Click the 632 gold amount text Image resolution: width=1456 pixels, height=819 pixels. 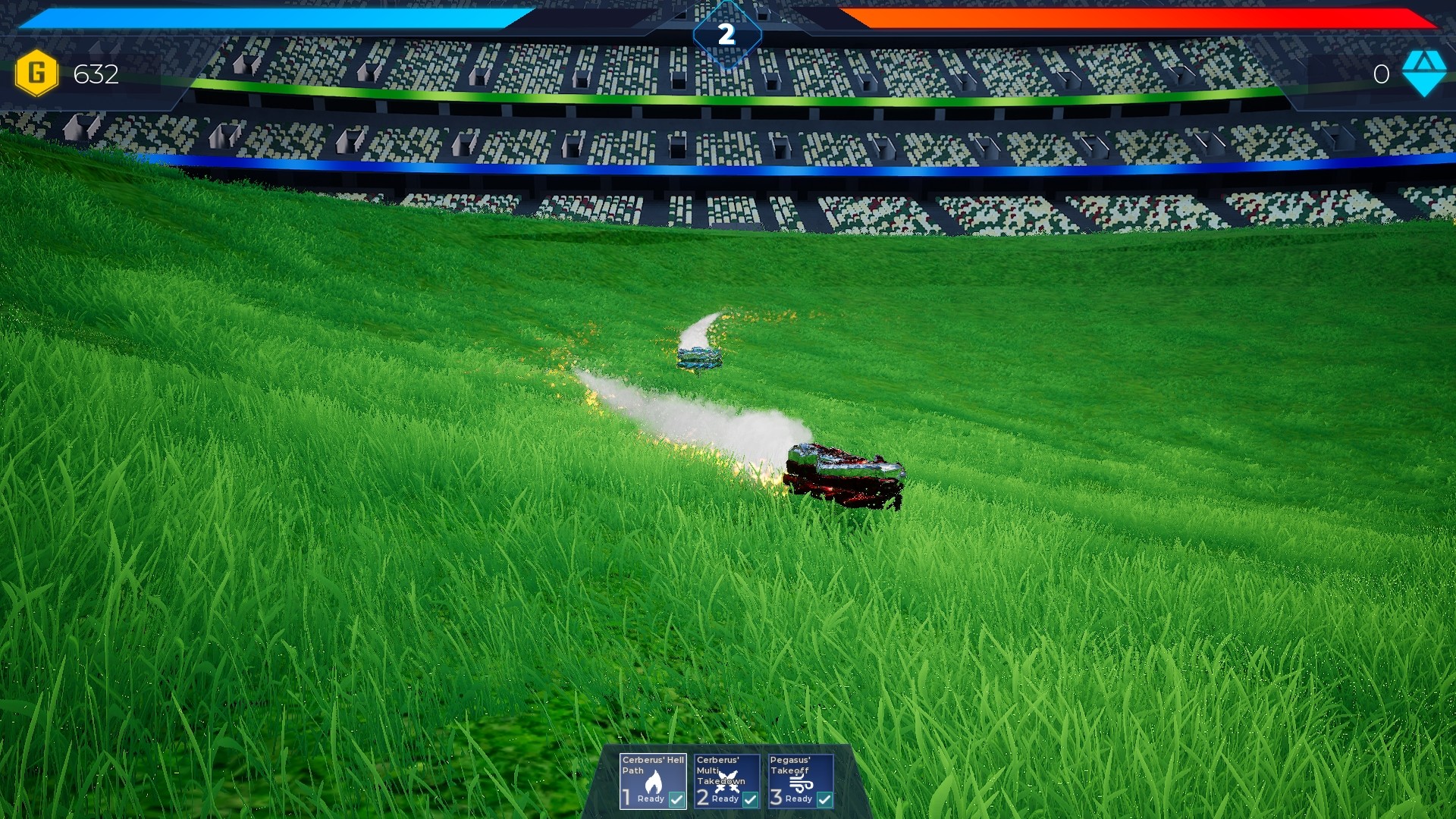(94, 75)
